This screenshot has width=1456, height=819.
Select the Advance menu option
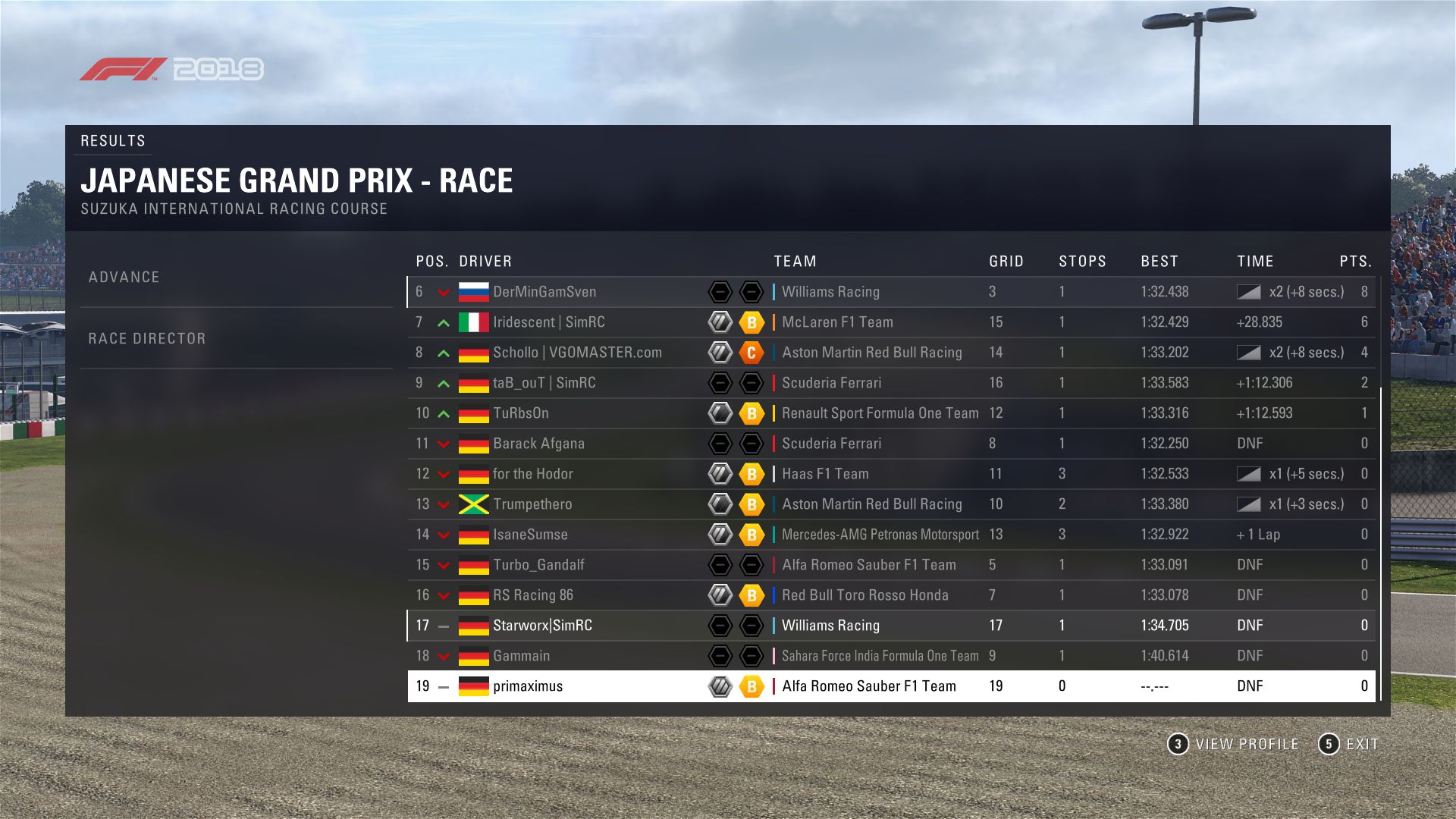[124, 278]
